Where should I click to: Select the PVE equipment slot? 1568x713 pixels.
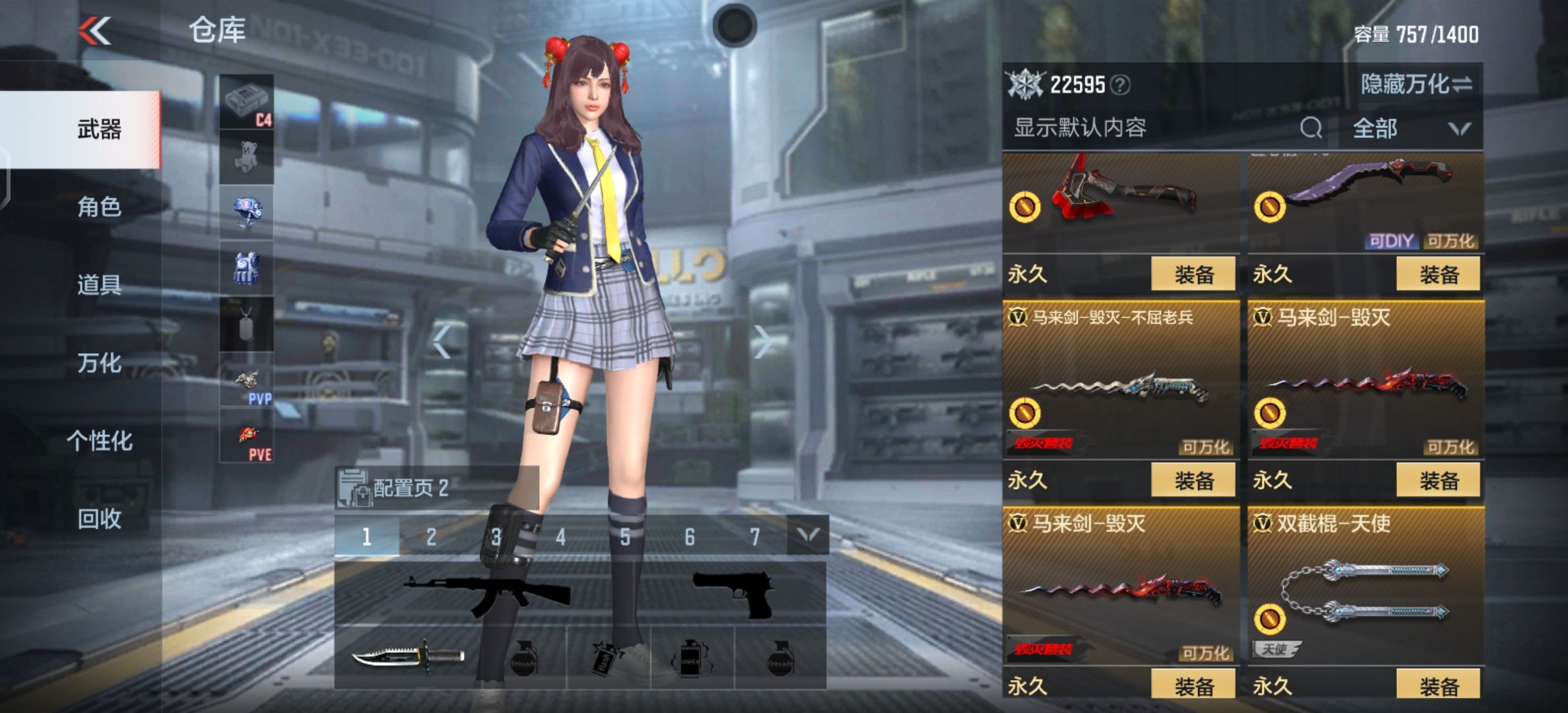tap(246, 435)
